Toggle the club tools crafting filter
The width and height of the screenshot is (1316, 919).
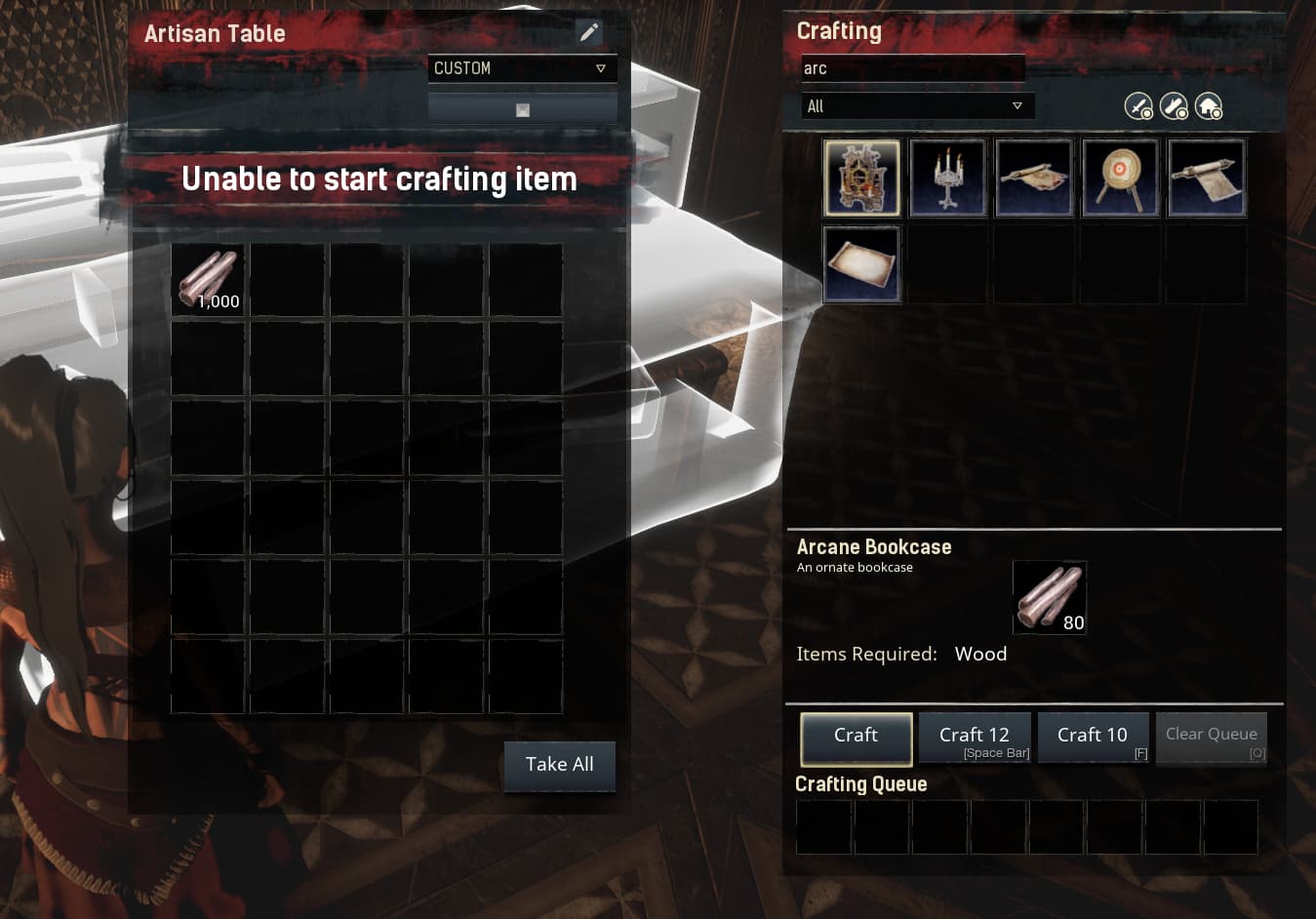1174,105
